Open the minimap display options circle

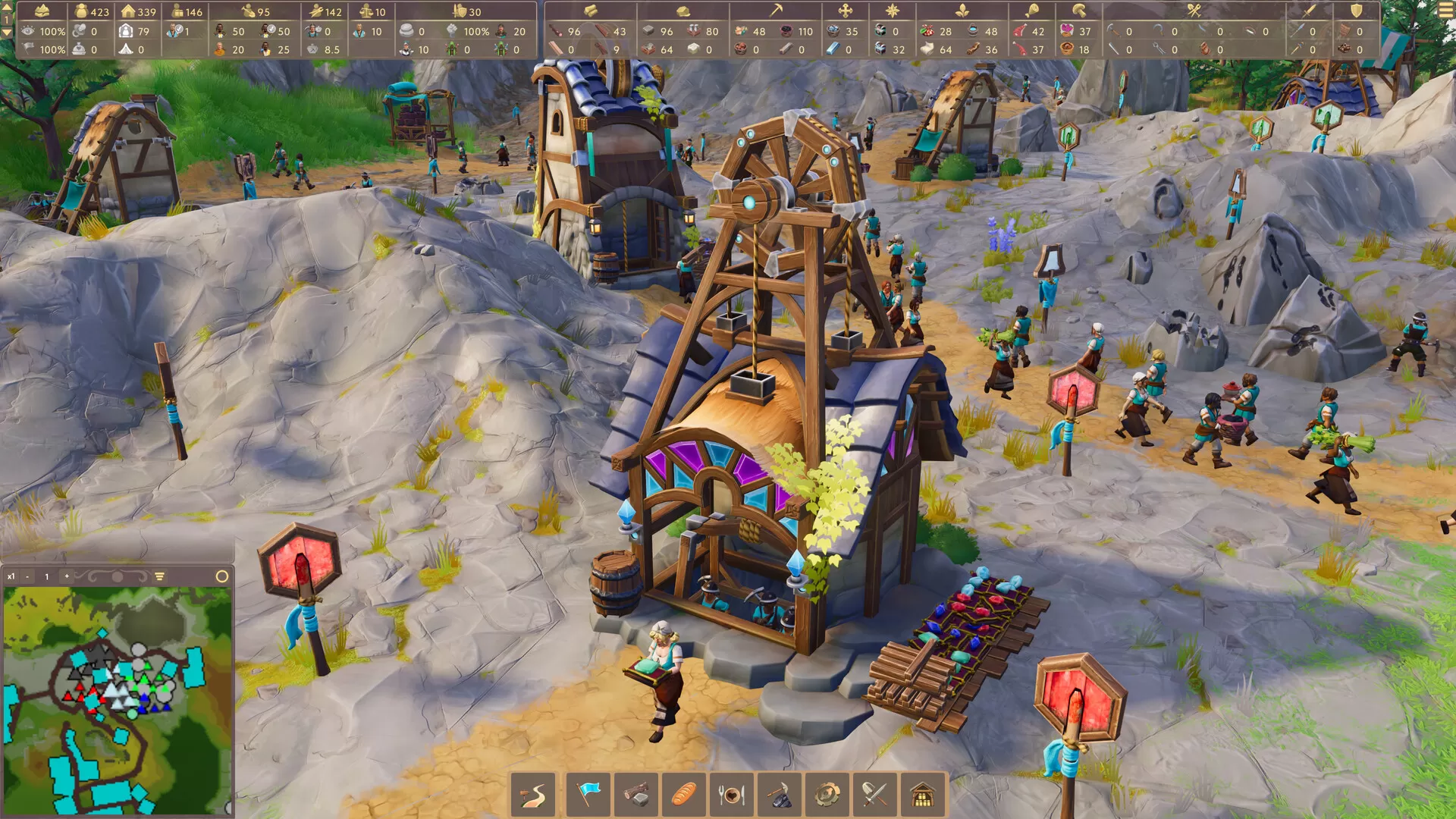(x=222, y=576)
